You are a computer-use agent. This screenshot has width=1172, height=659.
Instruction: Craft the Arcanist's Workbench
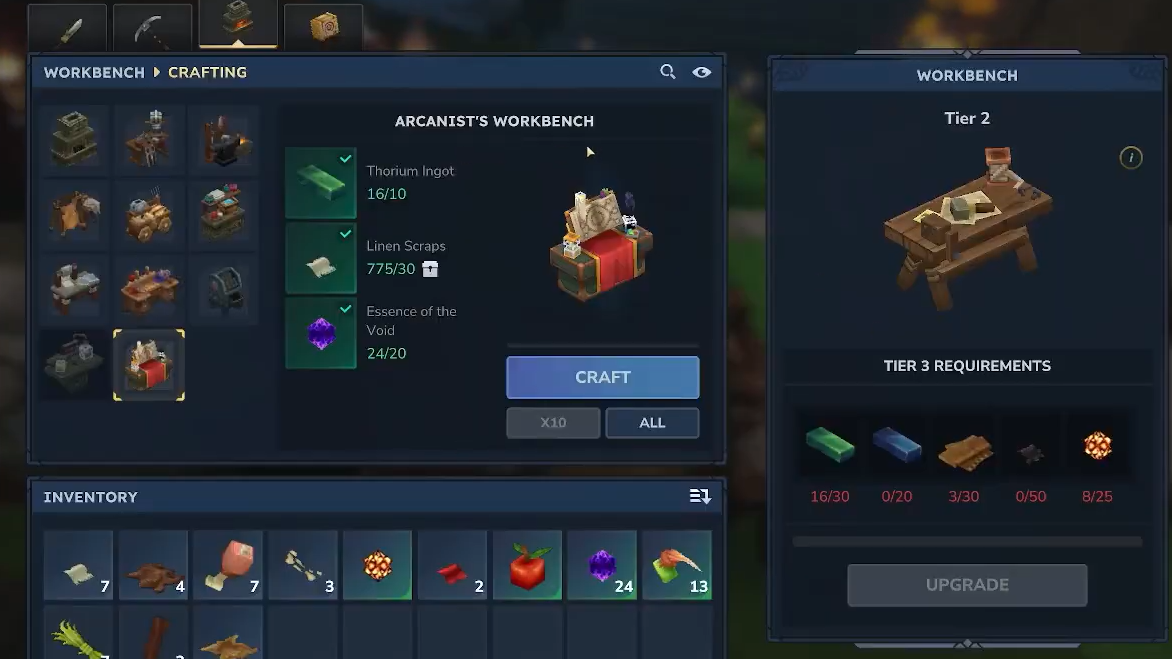point(602,377)
